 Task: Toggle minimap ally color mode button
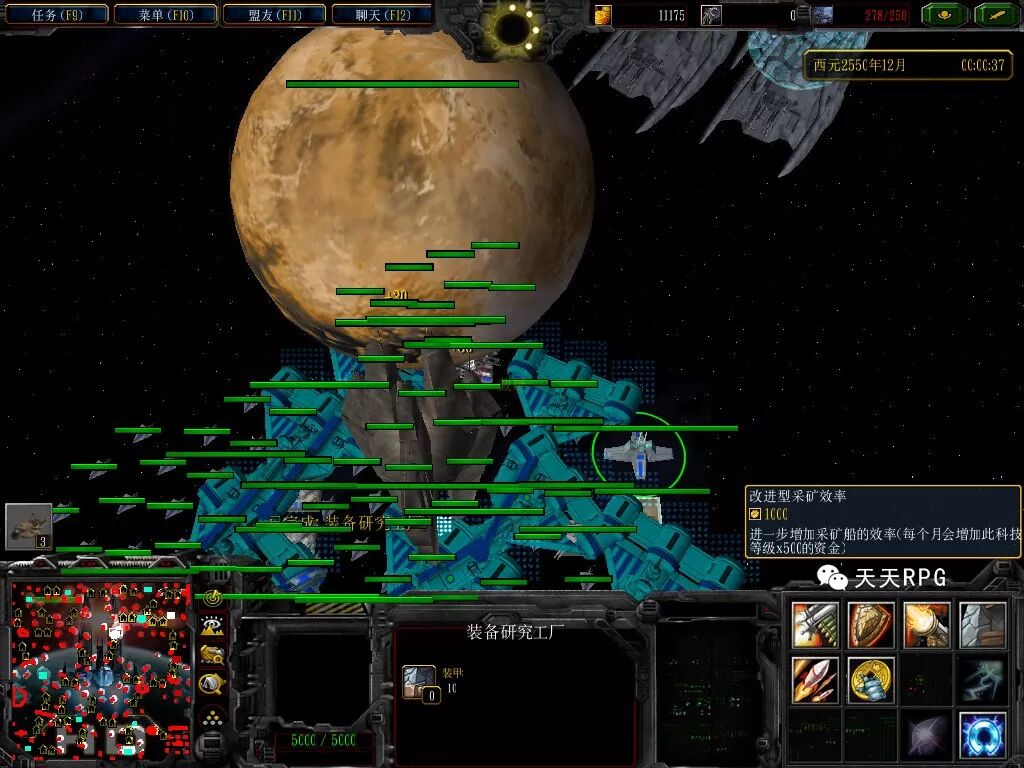point(212,656)
